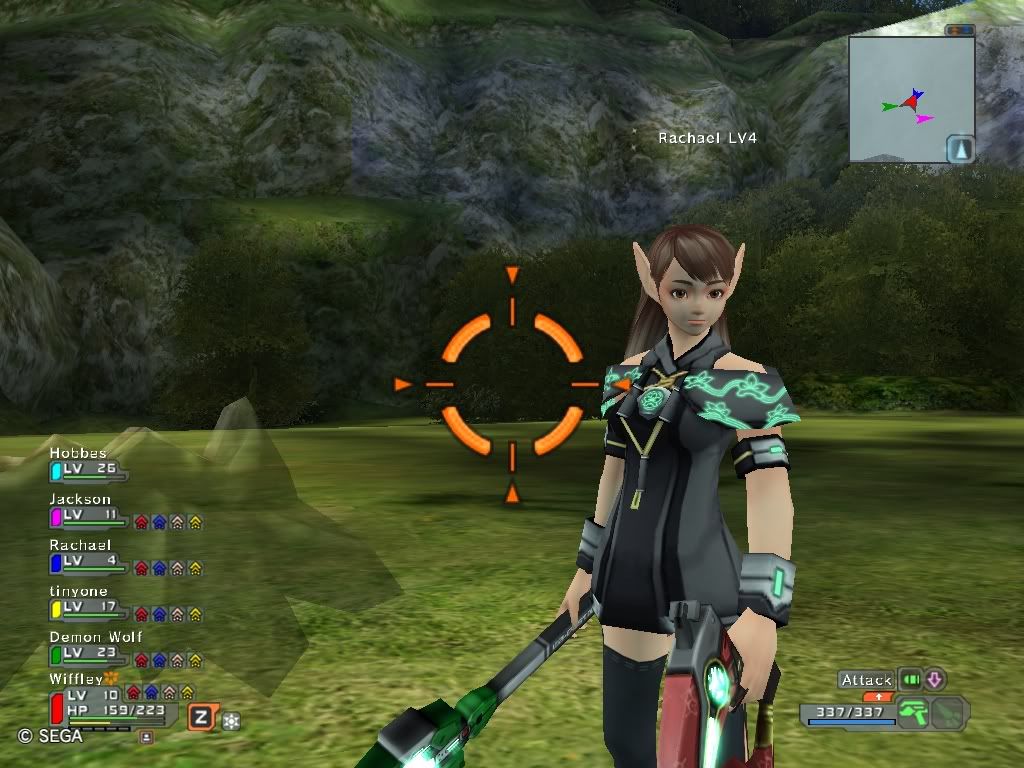
Task: Click the minimap's north arrow icon
Action: click(x=961, y=149)
